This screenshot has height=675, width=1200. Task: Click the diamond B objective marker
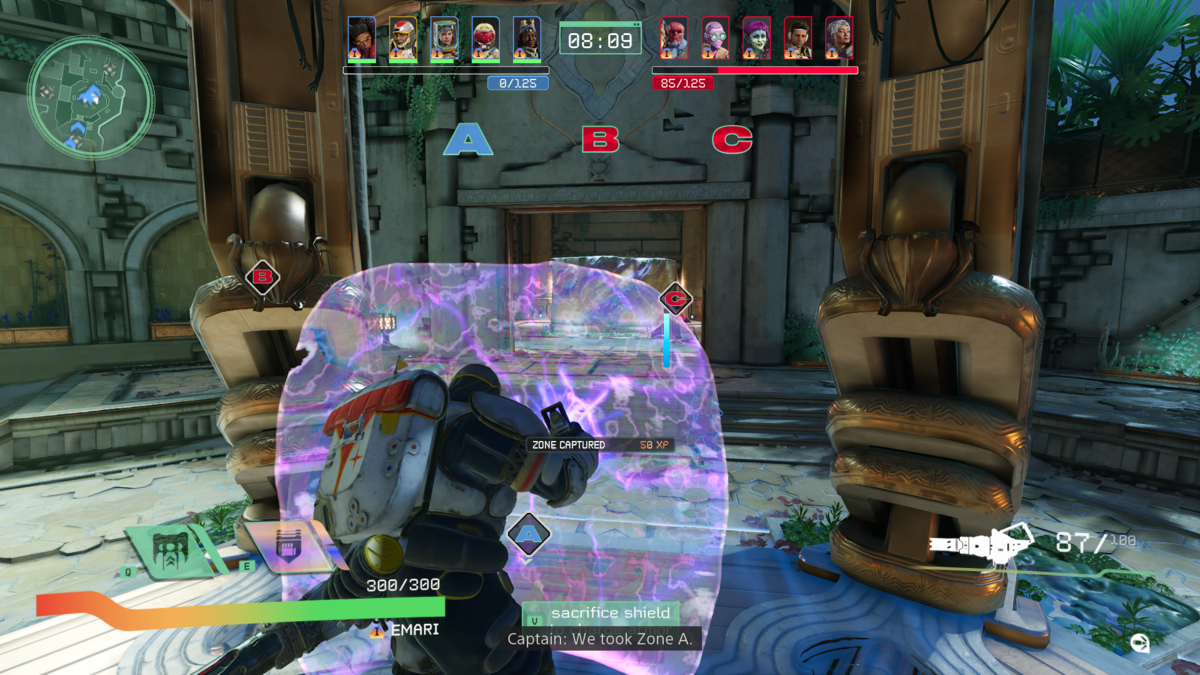click(262, 278)
